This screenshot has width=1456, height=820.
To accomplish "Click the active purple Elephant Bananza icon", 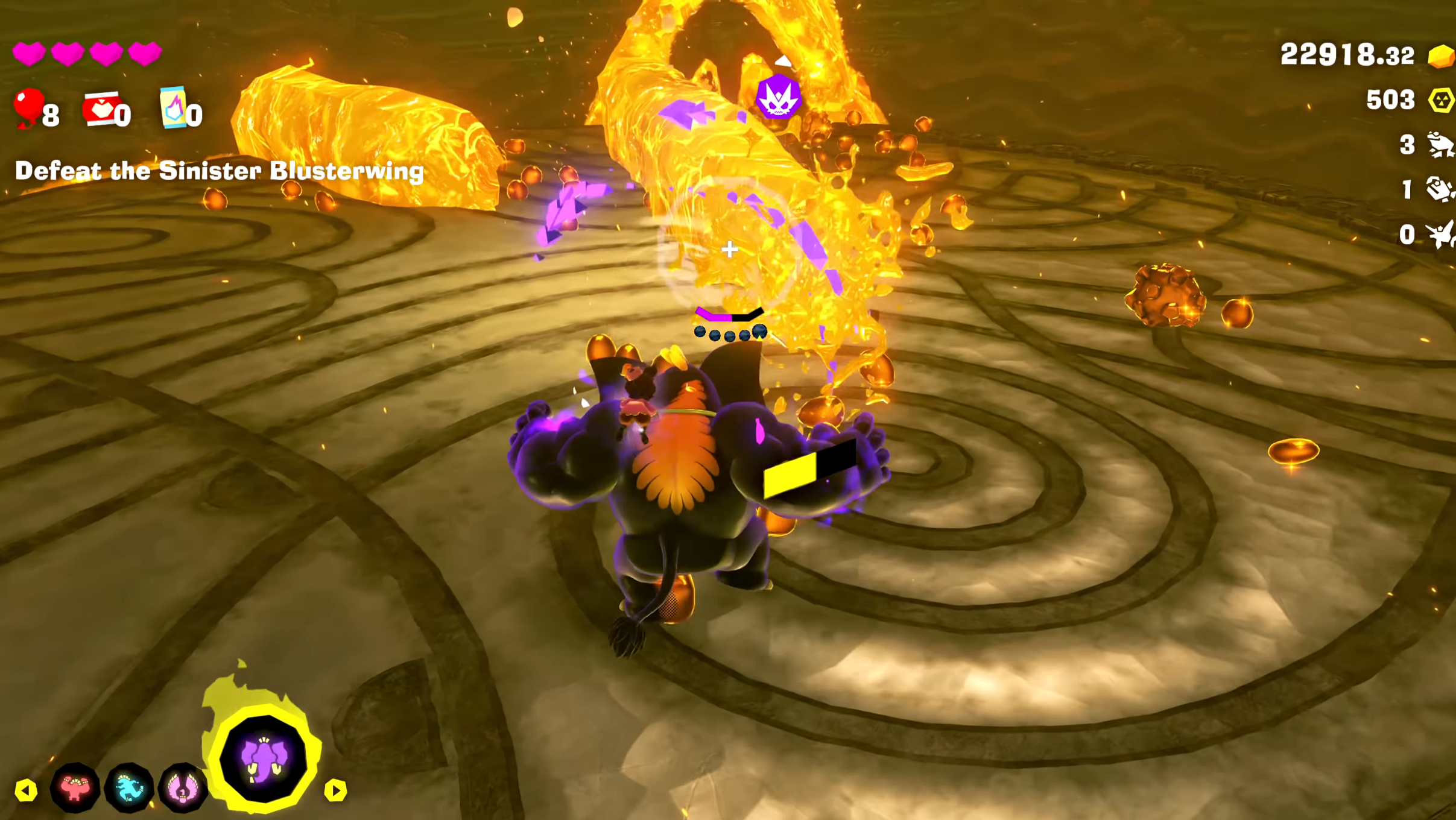I will (x=264, y=760).
